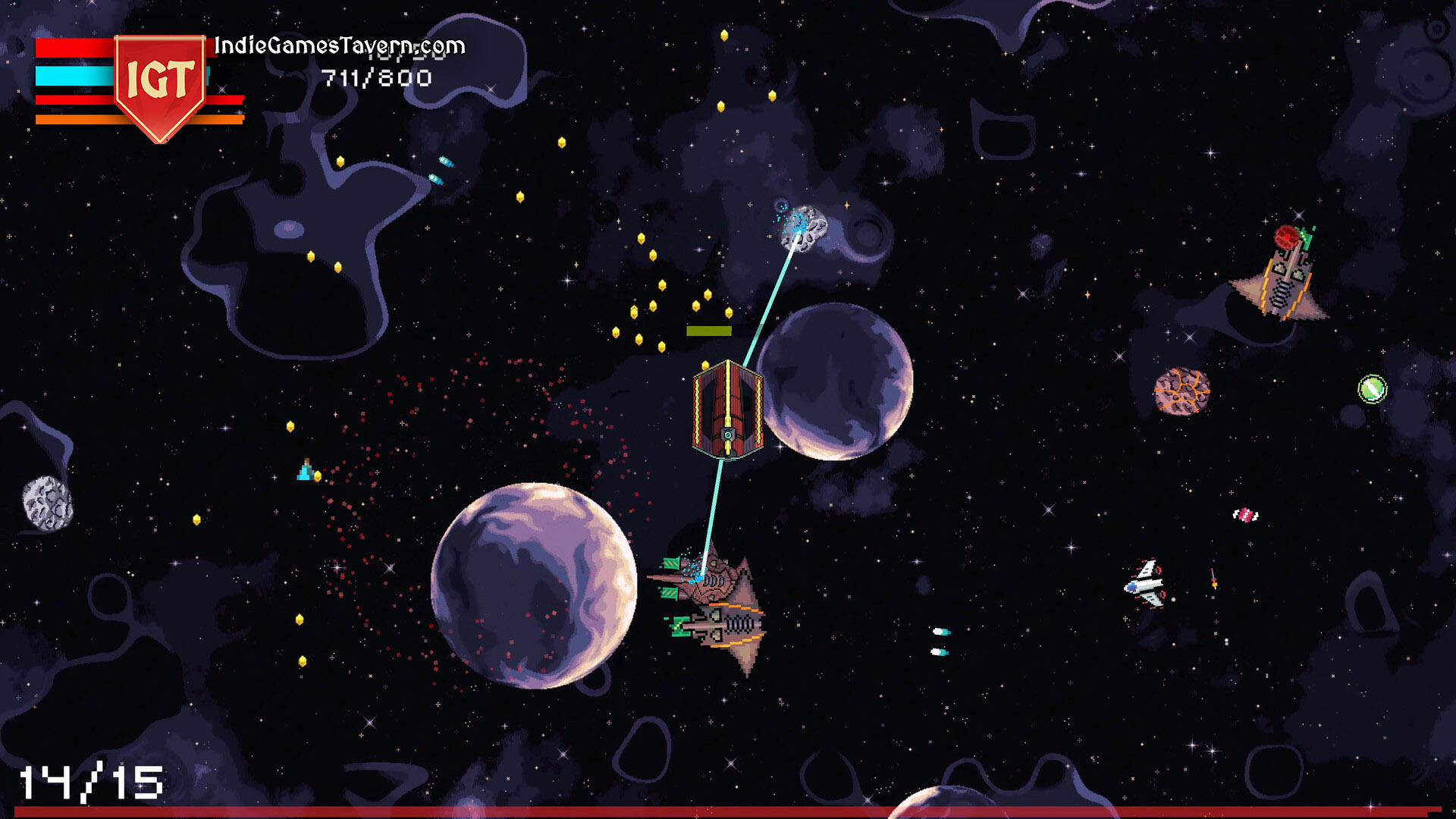Click the olive green charge bar above the station
This screenshot has width=1456, height=819.
708,330
